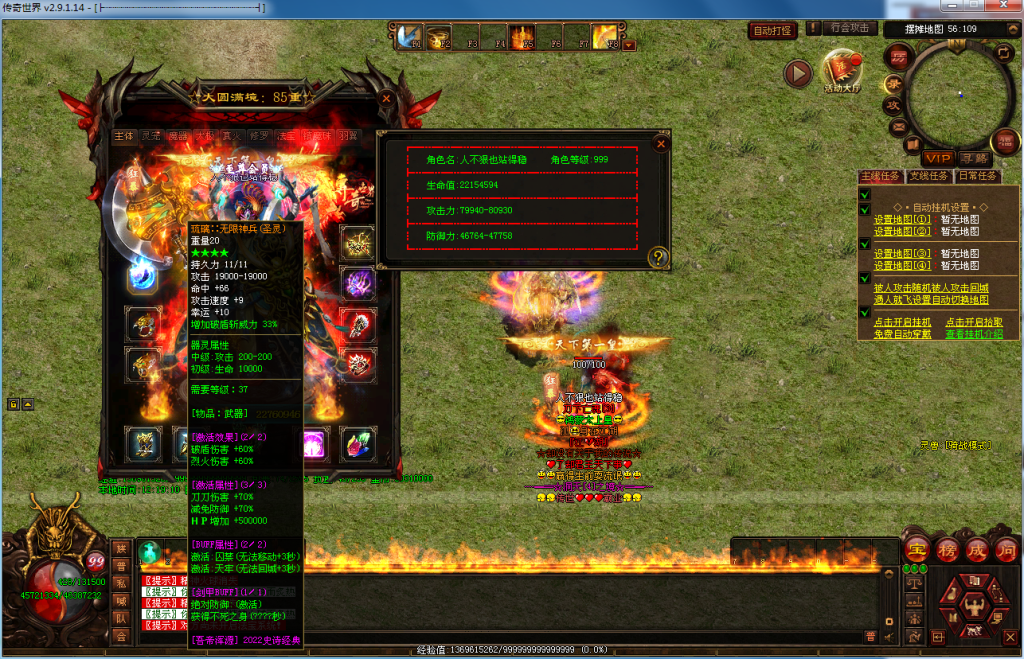Click the 设置地图[①] link

(x=902, y=219)
